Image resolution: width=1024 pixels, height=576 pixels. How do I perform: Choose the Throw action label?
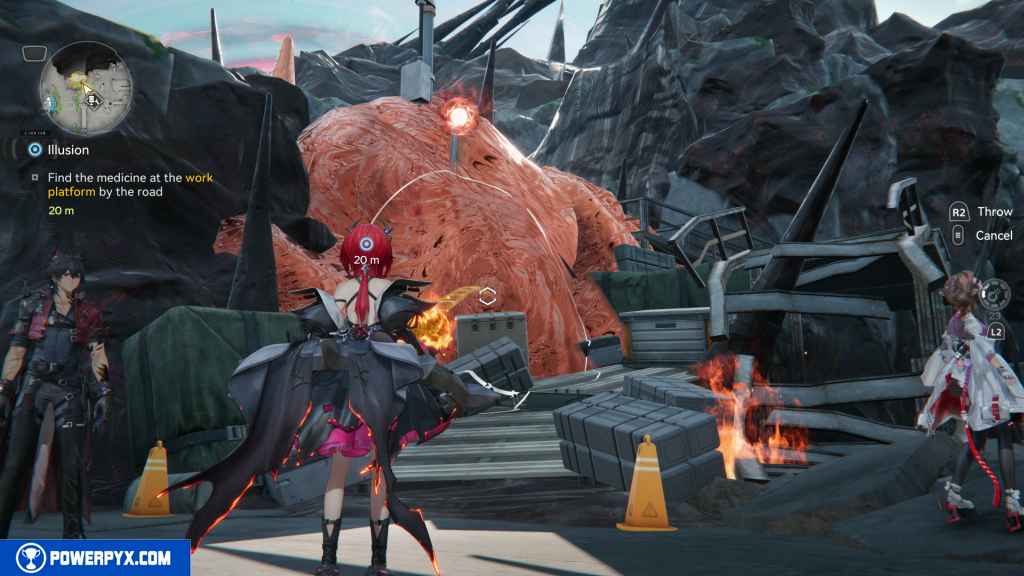(994, 212)
